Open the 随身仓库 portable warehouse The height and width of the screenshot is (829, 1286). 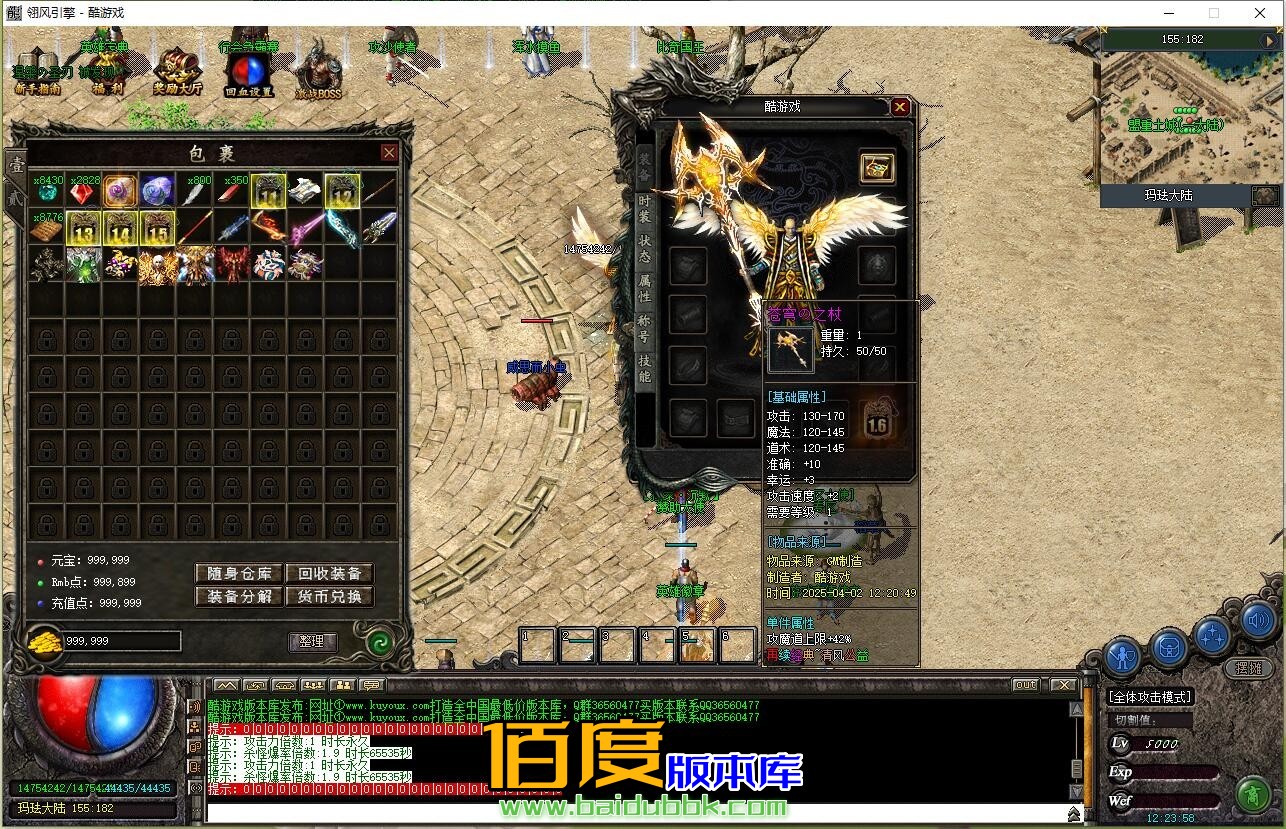pyautogui.click(x=239, y=573)
